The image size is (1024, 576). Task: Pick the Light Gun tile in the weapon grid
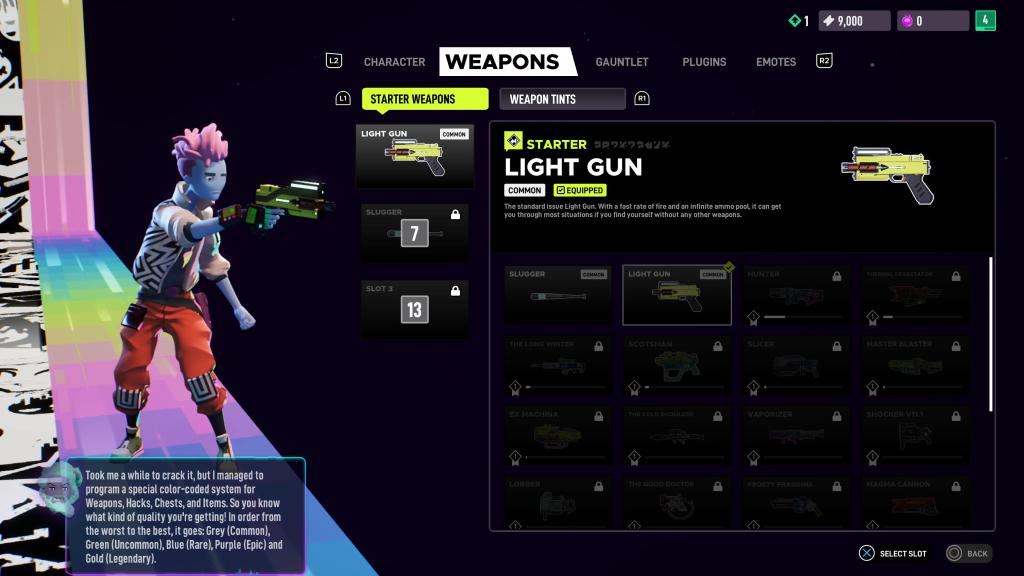pos(676,295)
